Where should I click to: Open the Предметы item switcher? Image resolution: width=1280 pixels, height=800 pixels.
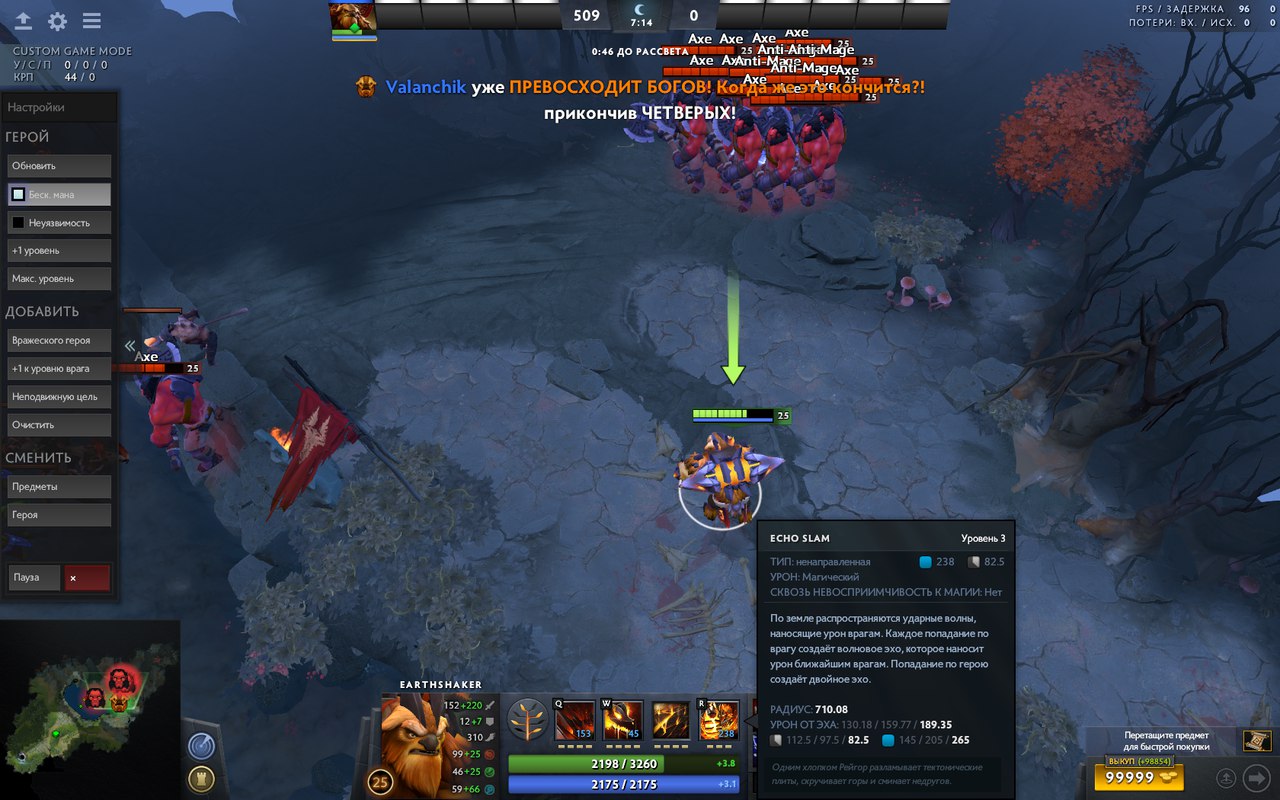(x=58, y=486)
